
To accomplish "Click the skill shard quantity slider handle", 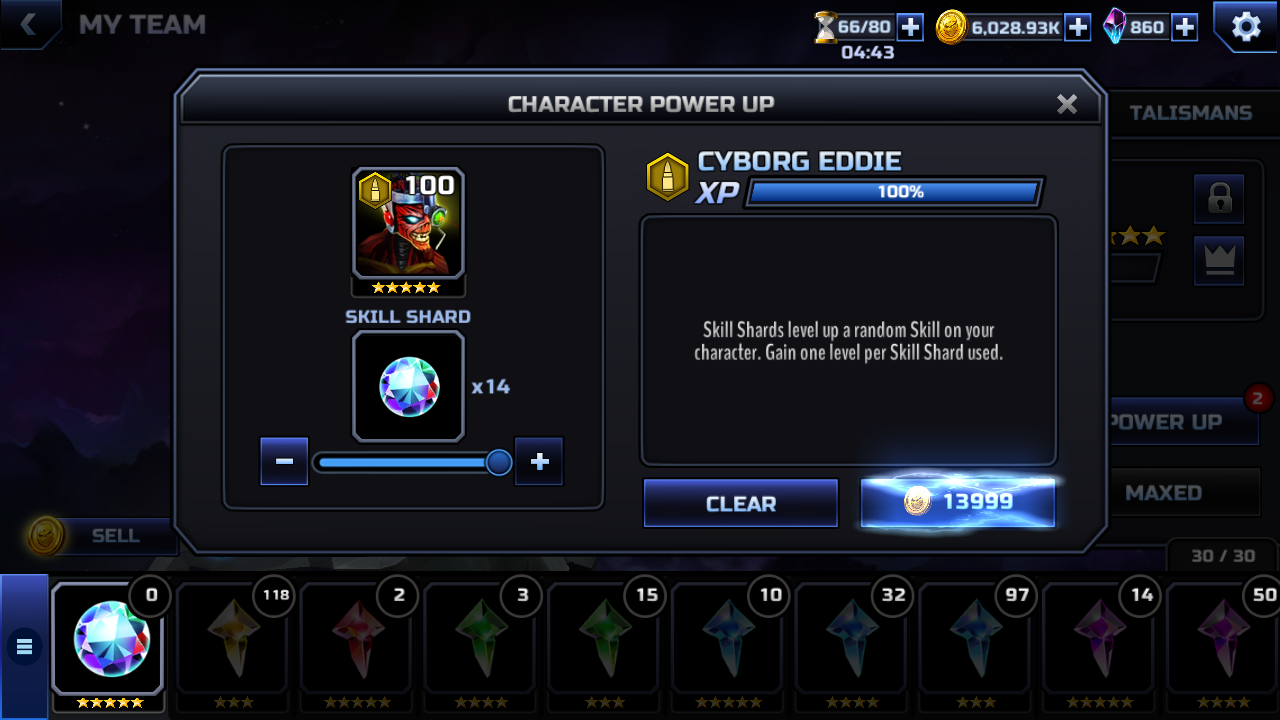I will [x=498, y=462].
